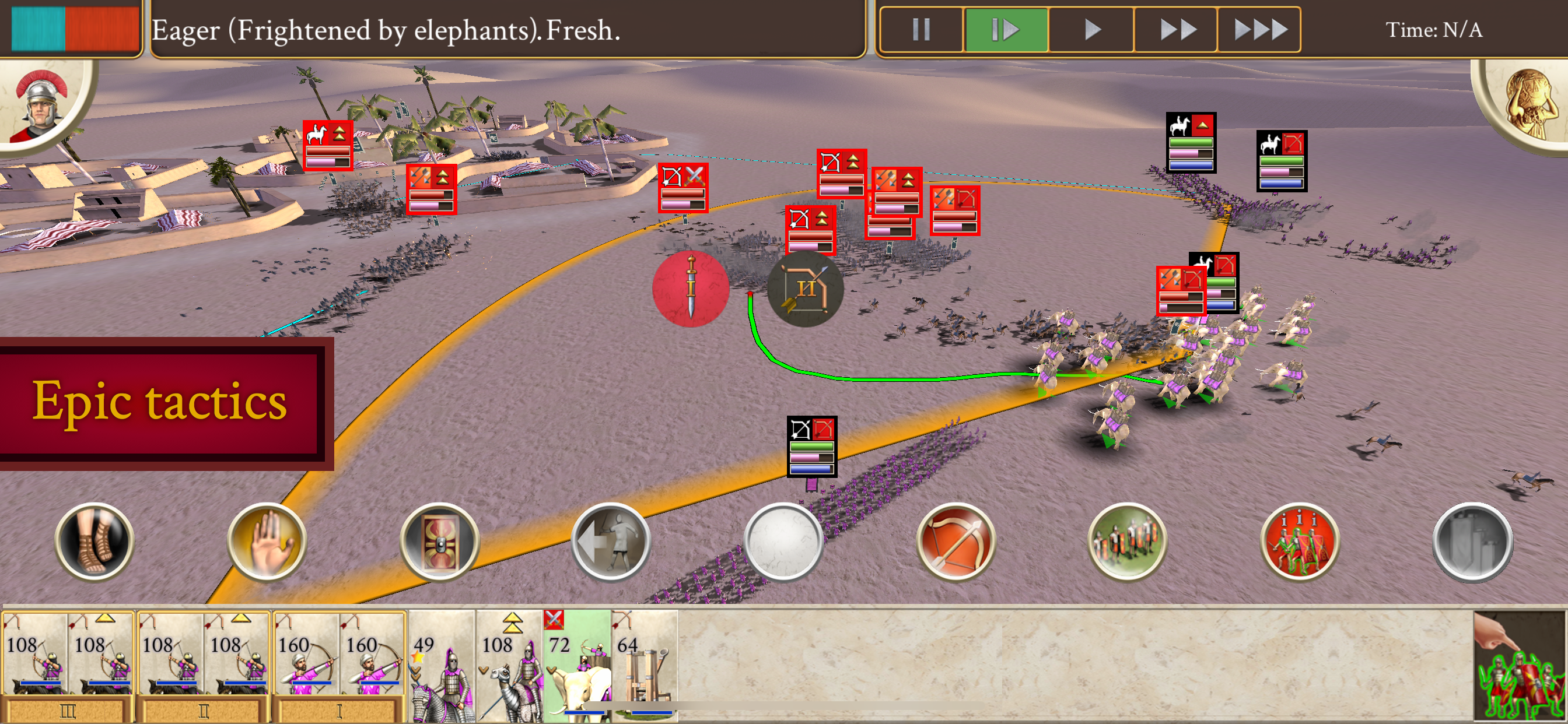Toggle the bow and arrow fire button
Viewport: 1568px width, 724px height.
click(956, 540)
